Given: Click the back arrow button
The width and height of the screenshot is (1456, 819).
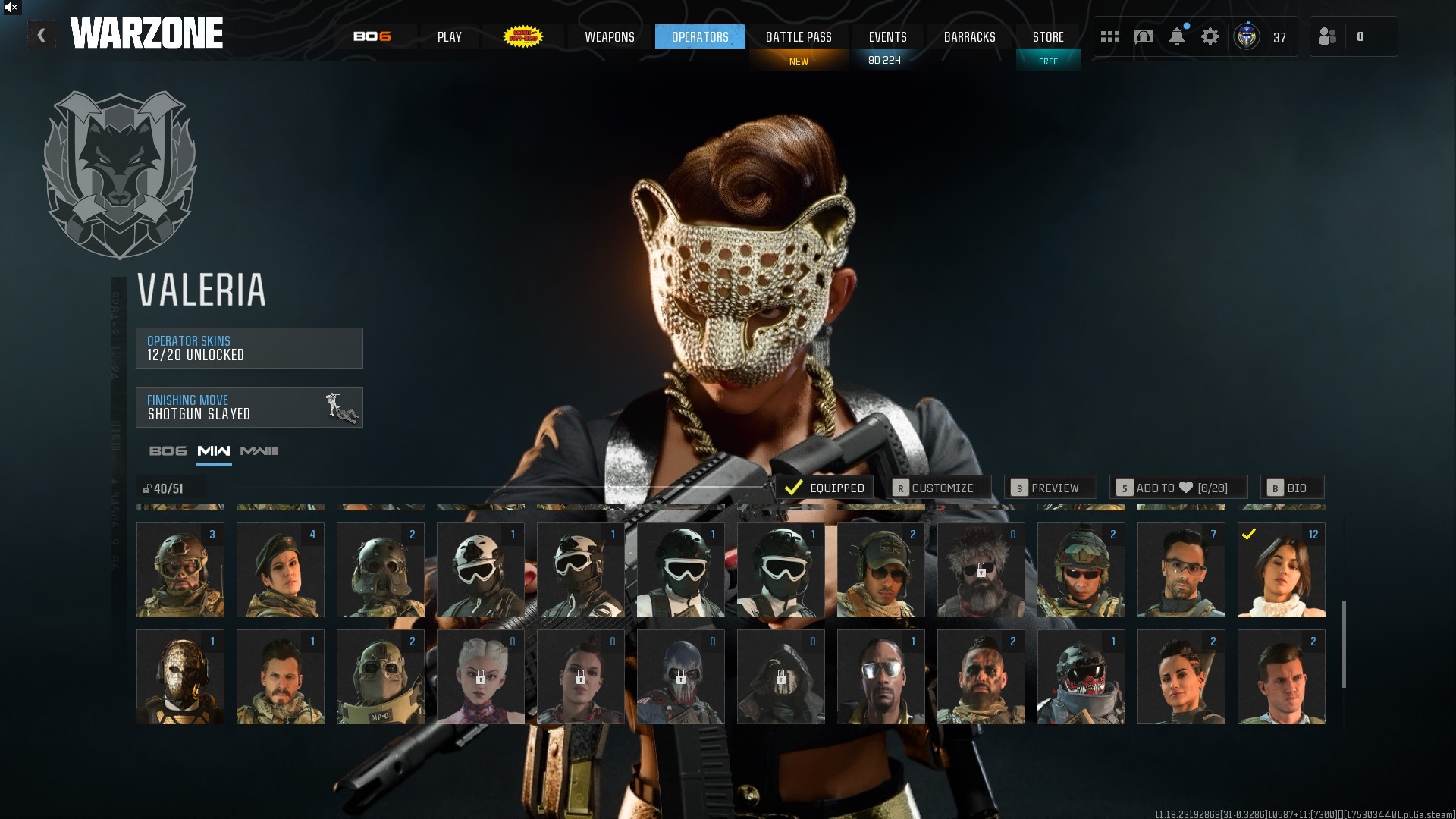Looking at the screenshot, I should tap(42, 35).
